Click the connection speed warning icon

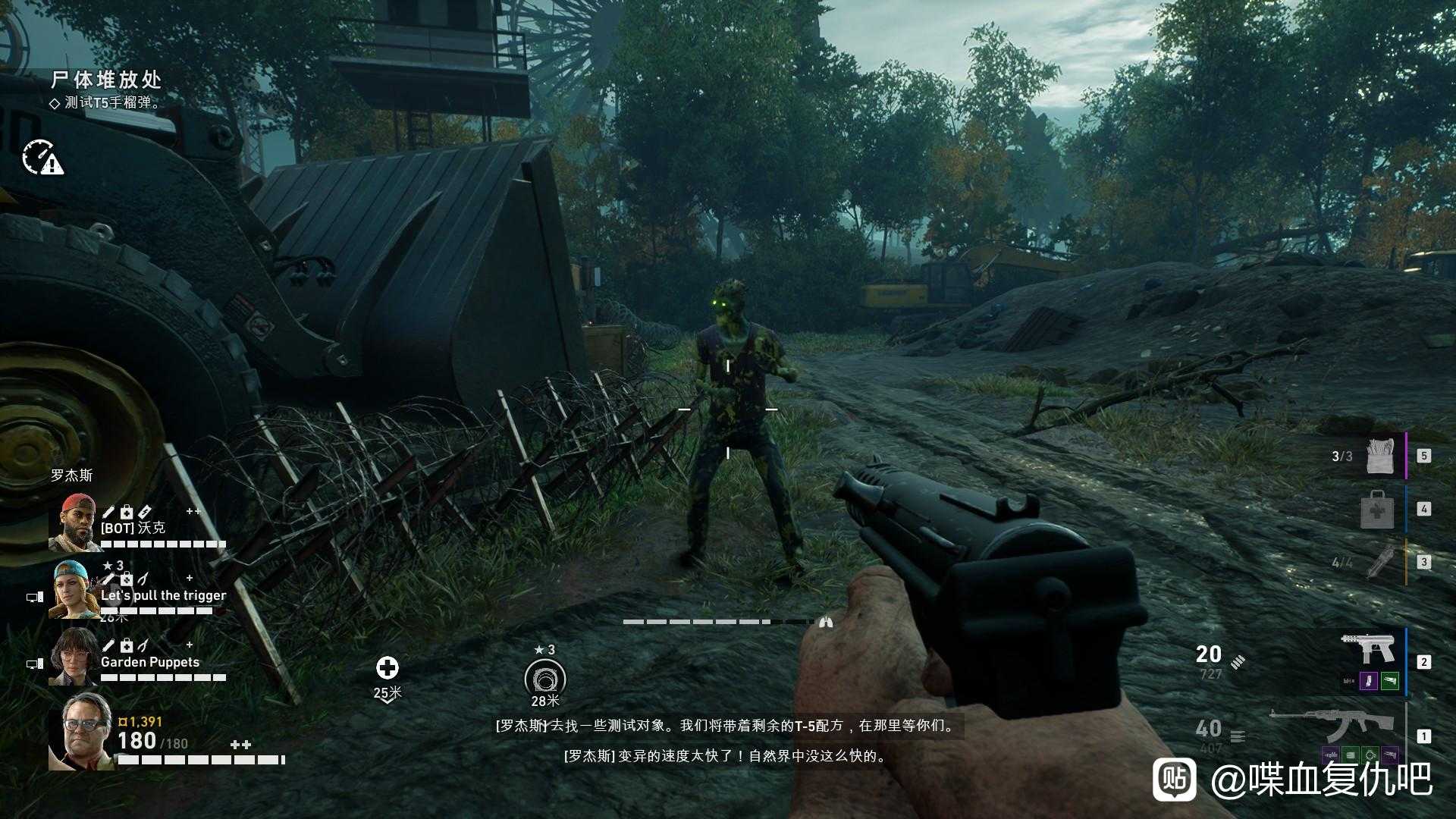coord(42,157)
